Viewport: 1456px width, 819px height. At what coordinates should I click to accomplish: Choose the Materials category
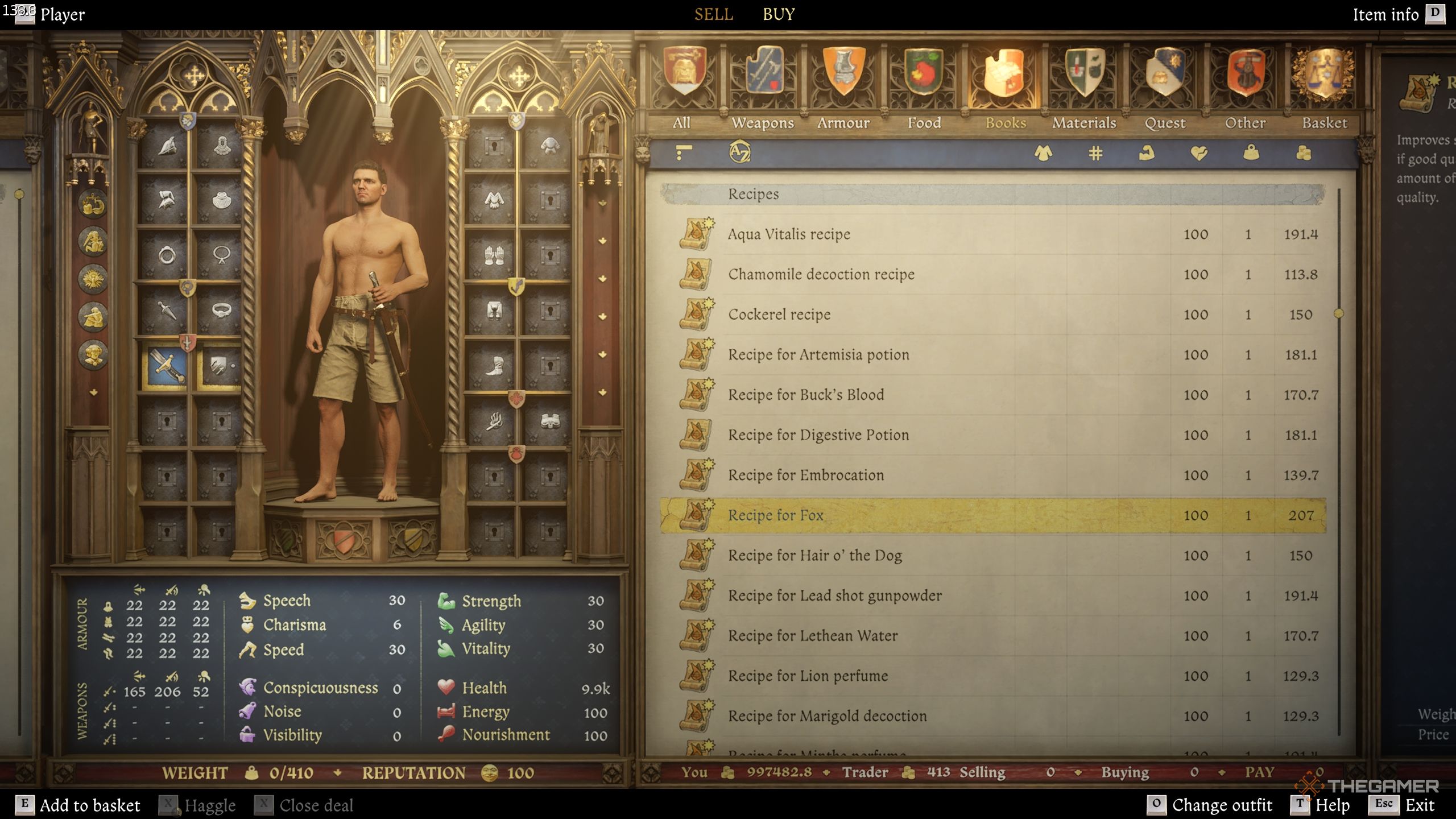1084,85
